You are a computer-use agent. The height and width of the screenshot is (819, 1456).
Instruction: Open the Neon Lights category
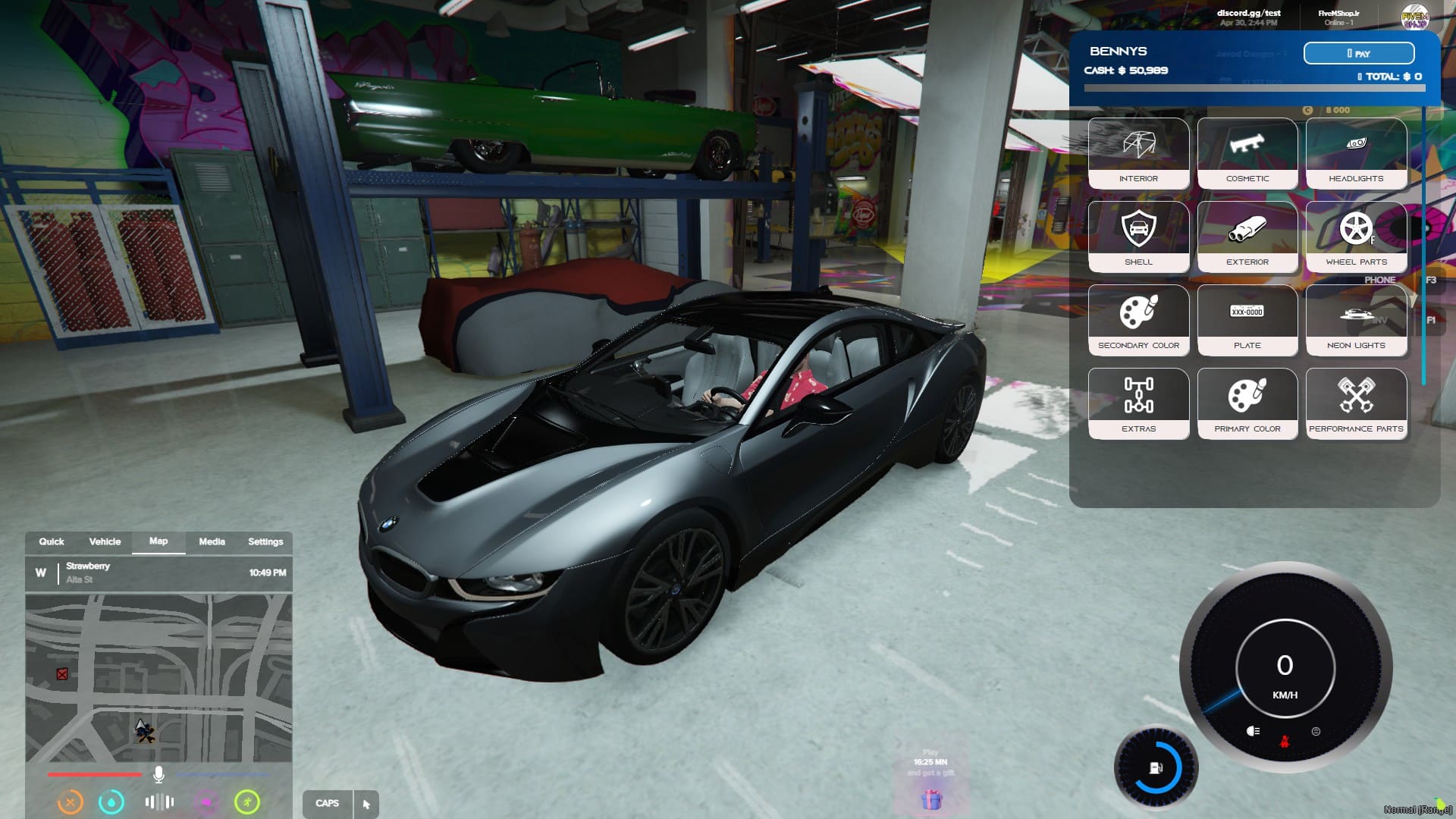1356,320
